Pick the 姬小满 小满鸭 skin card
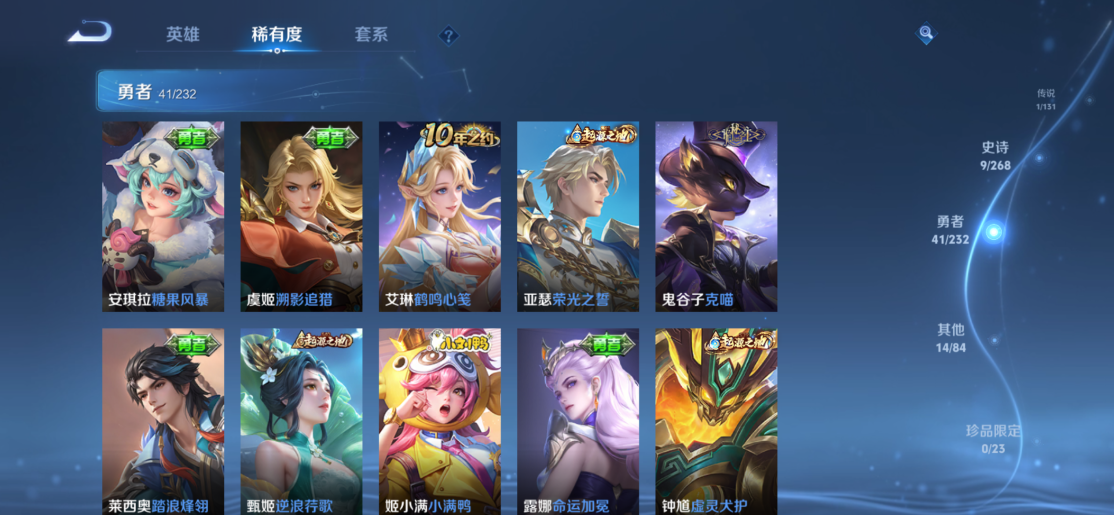1114x515 pixels. coord(439,421)
